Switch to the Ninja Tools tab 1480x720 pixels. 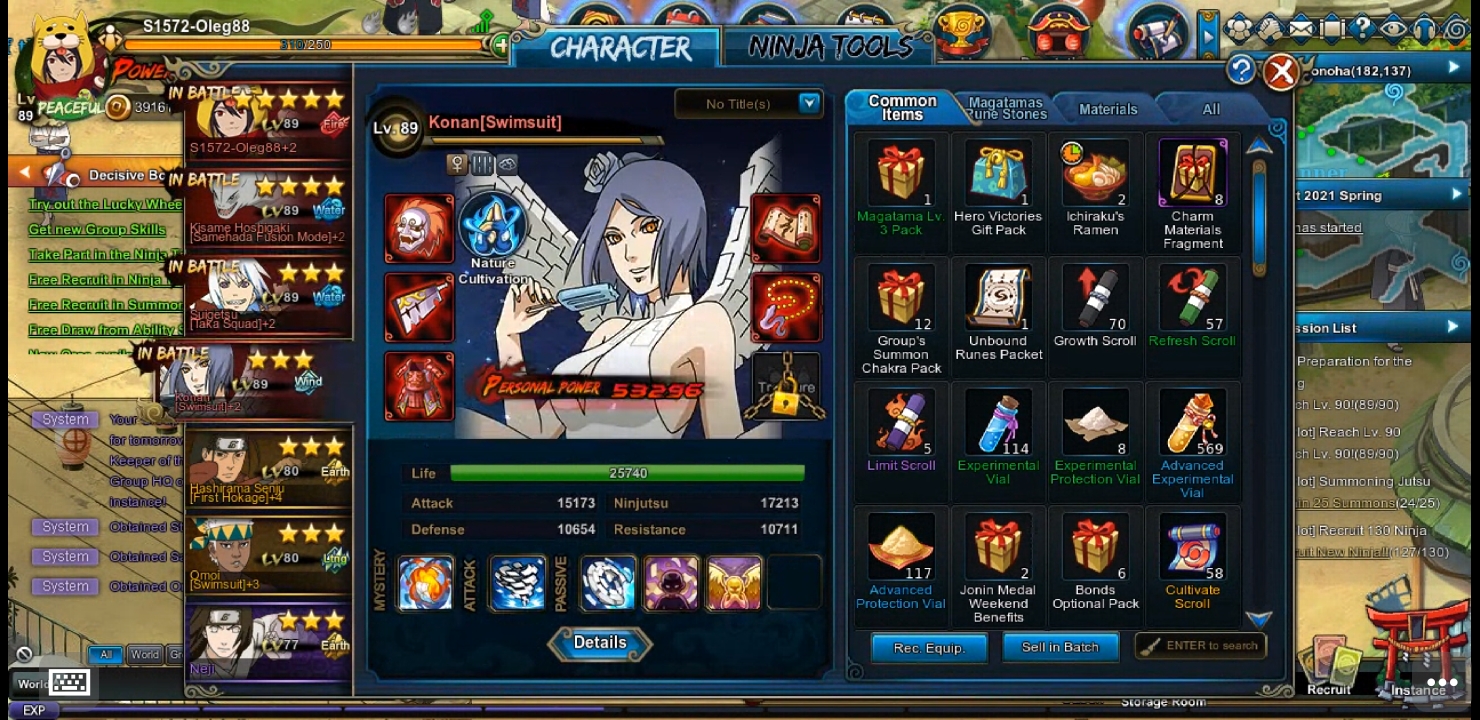pos(830,47)
